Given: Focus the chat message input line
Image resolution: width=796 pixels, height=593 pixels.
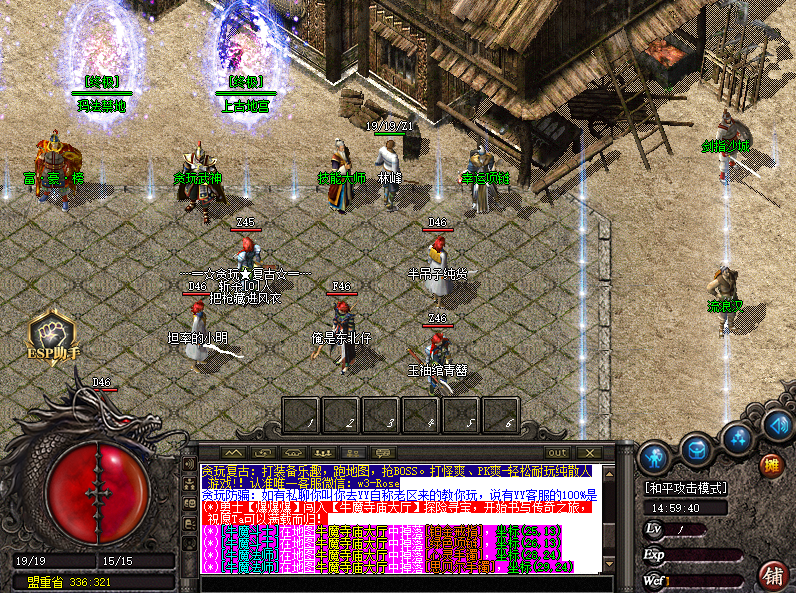Looking at the screenshot, I should click(x=400, y=580).
